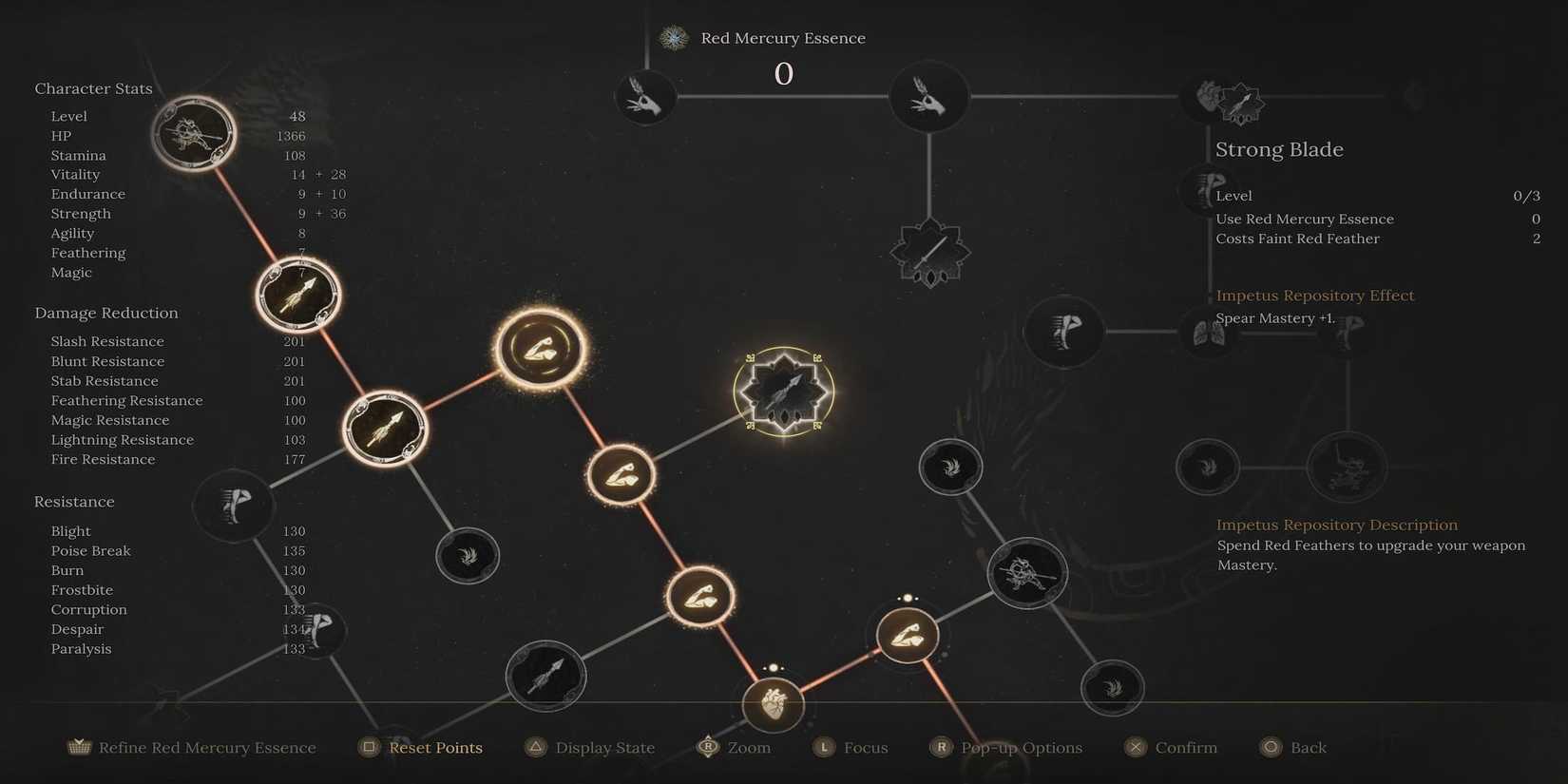Click the glowing spear node left of center
Viewport: 1568px width, 784px height.
385,428
